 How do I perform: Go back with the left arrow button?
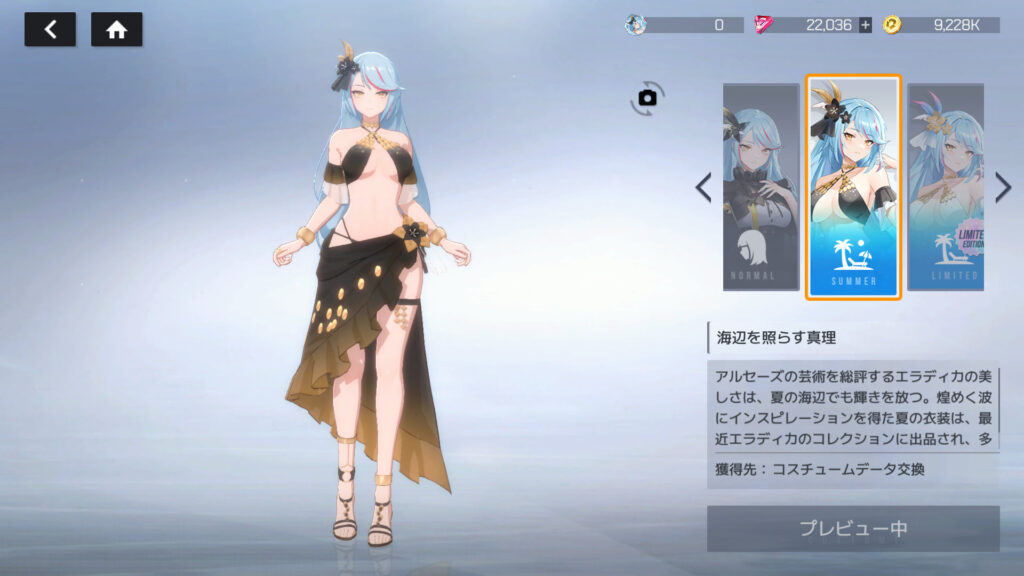[50, 30]
